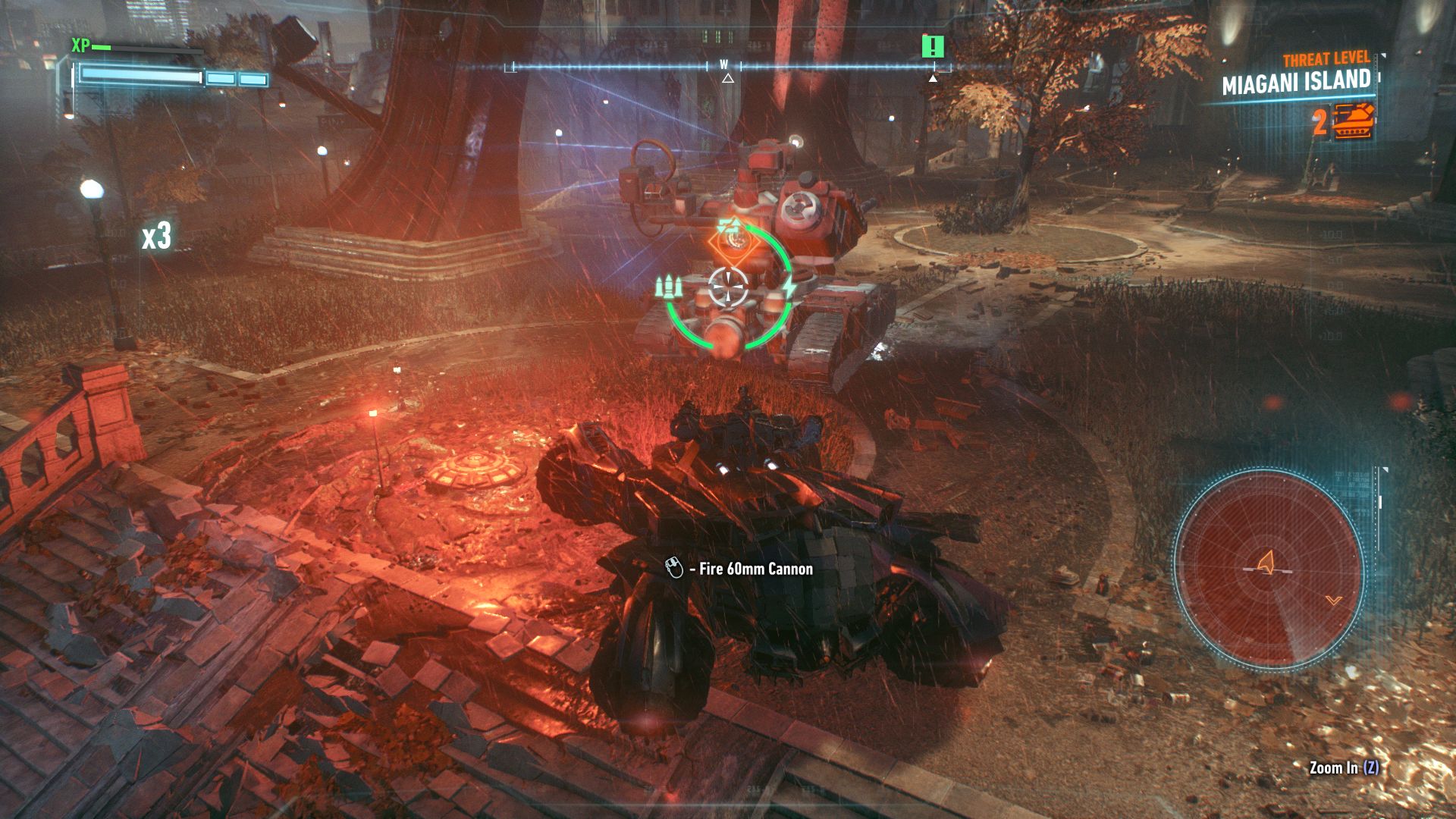Activate the green lightning bolt weapon icon
This screenshot has width=1456, height=819.
(x=789, y=288)
